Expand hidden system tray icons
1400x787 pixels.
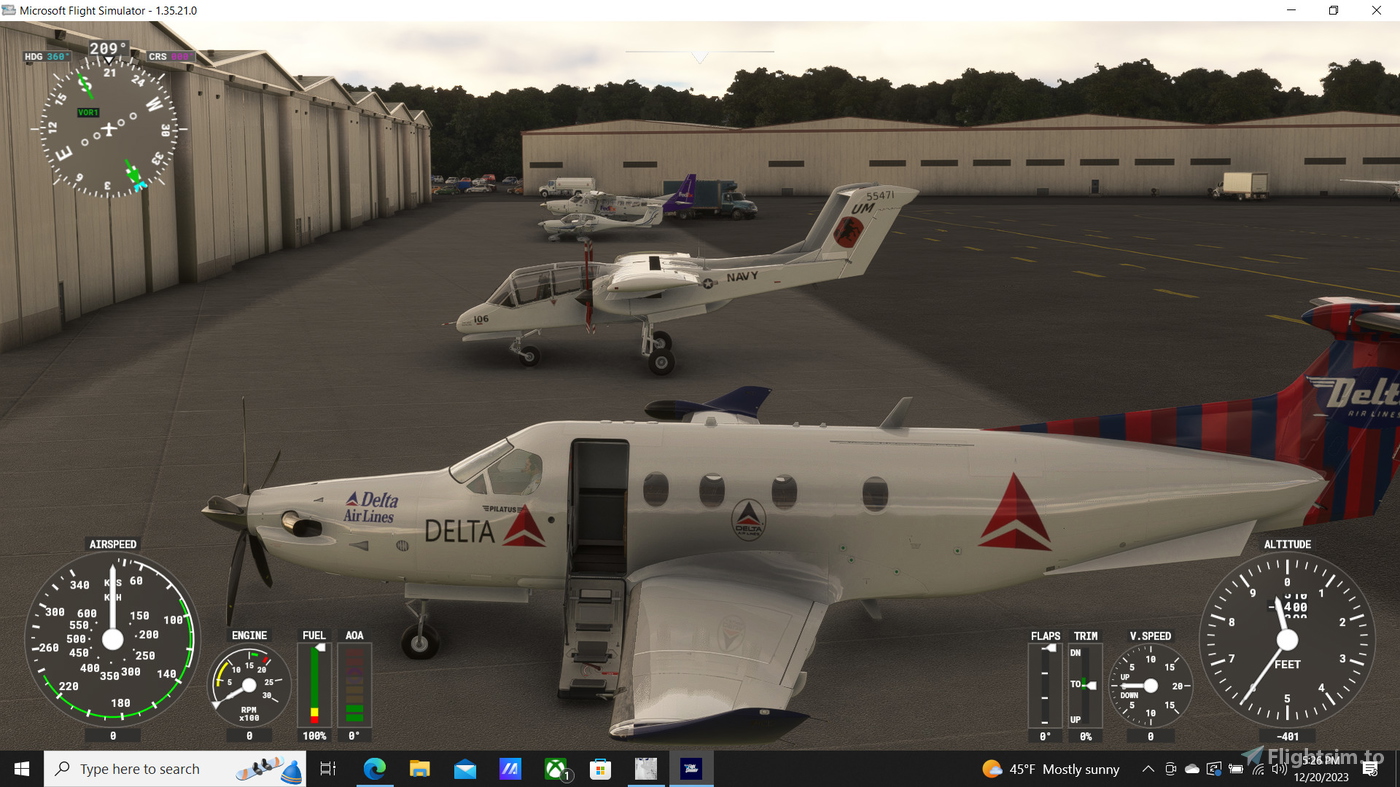coord(1147,768)
